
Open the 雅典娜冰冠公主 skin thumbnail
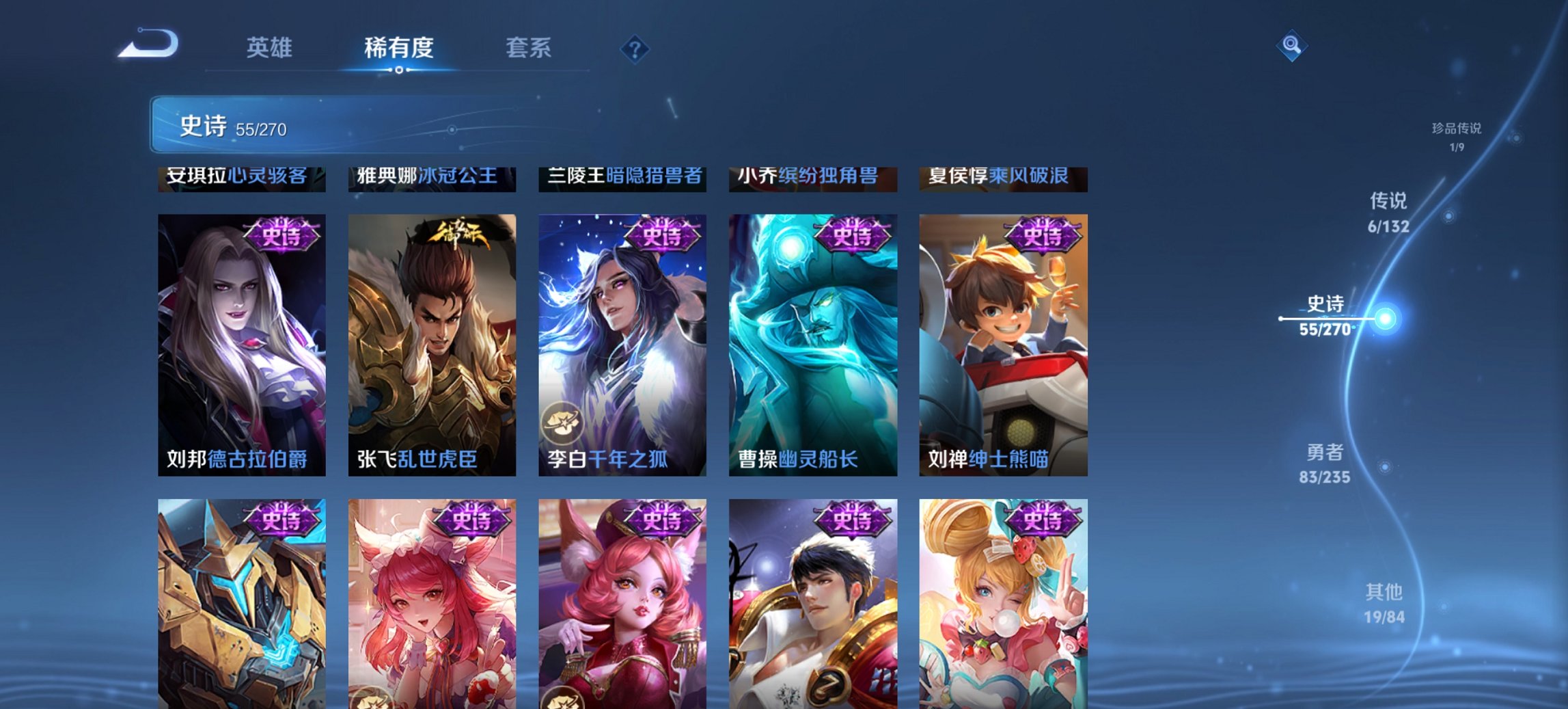(430, 178)
